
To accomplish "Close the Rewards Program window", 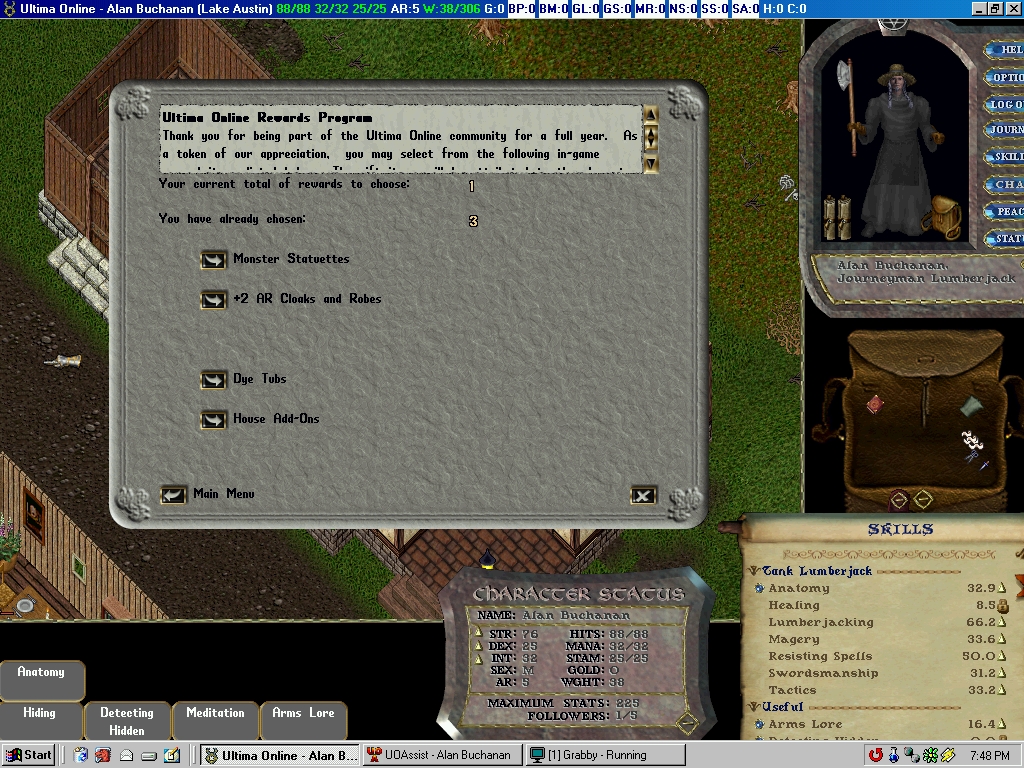I will (x=643, y=495).
